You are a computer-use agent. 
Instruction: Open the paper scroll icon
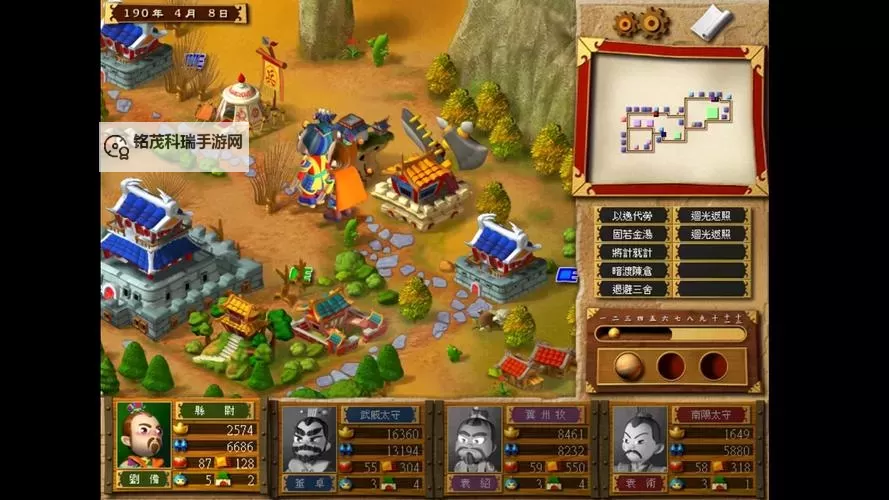pyautogui.click(x=712, y=21)
